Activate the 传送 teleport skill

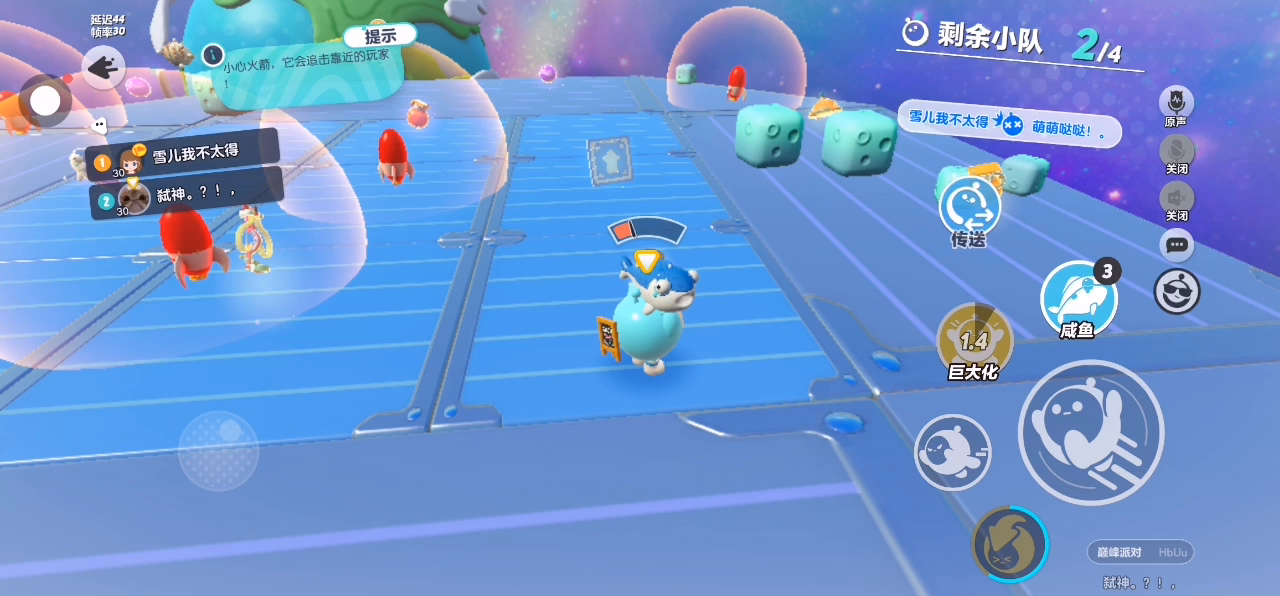pyautogui.click(x=969, y=207)
